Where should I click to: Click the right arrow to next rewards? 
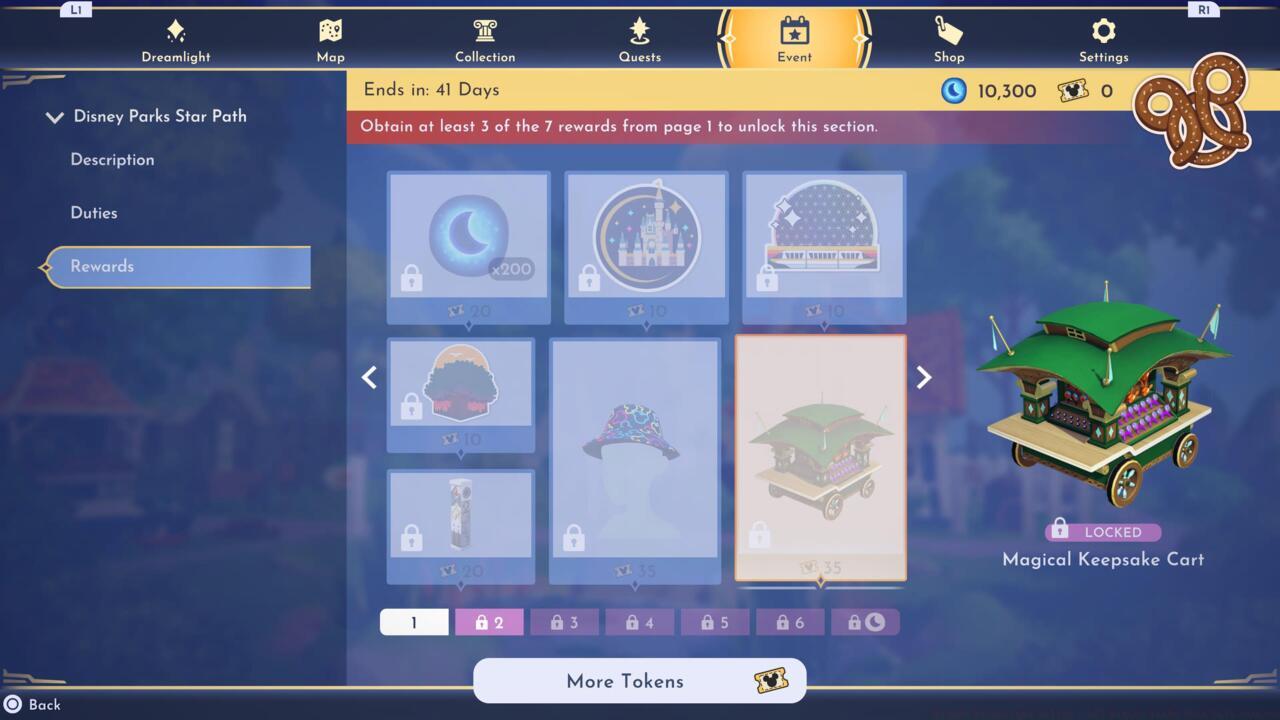point(922,377)
